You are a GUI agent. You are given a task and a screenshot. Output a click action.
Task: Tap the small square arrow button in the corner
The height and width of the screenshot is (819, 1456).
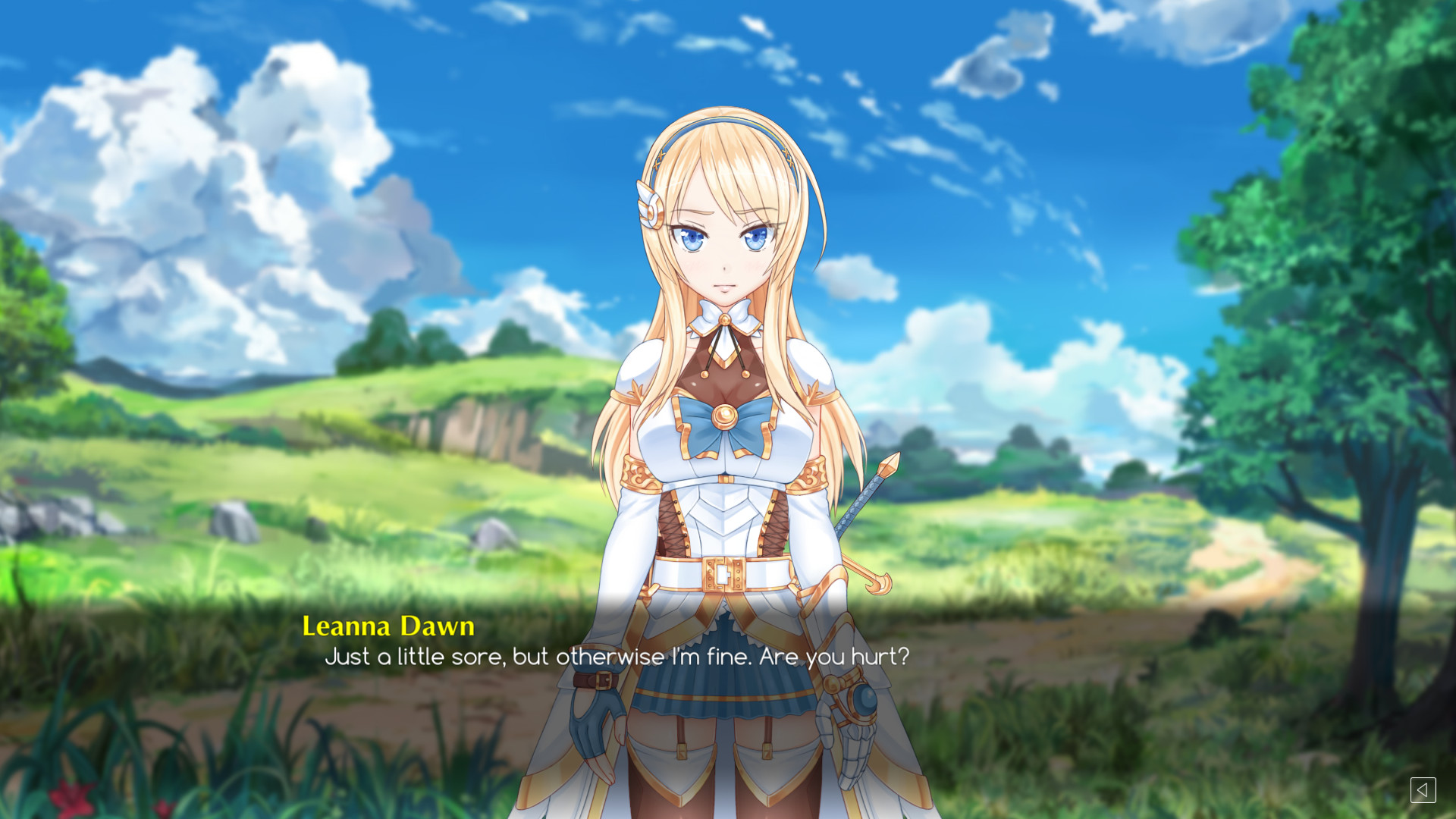pyautogui.click(x=1424, y=791)
